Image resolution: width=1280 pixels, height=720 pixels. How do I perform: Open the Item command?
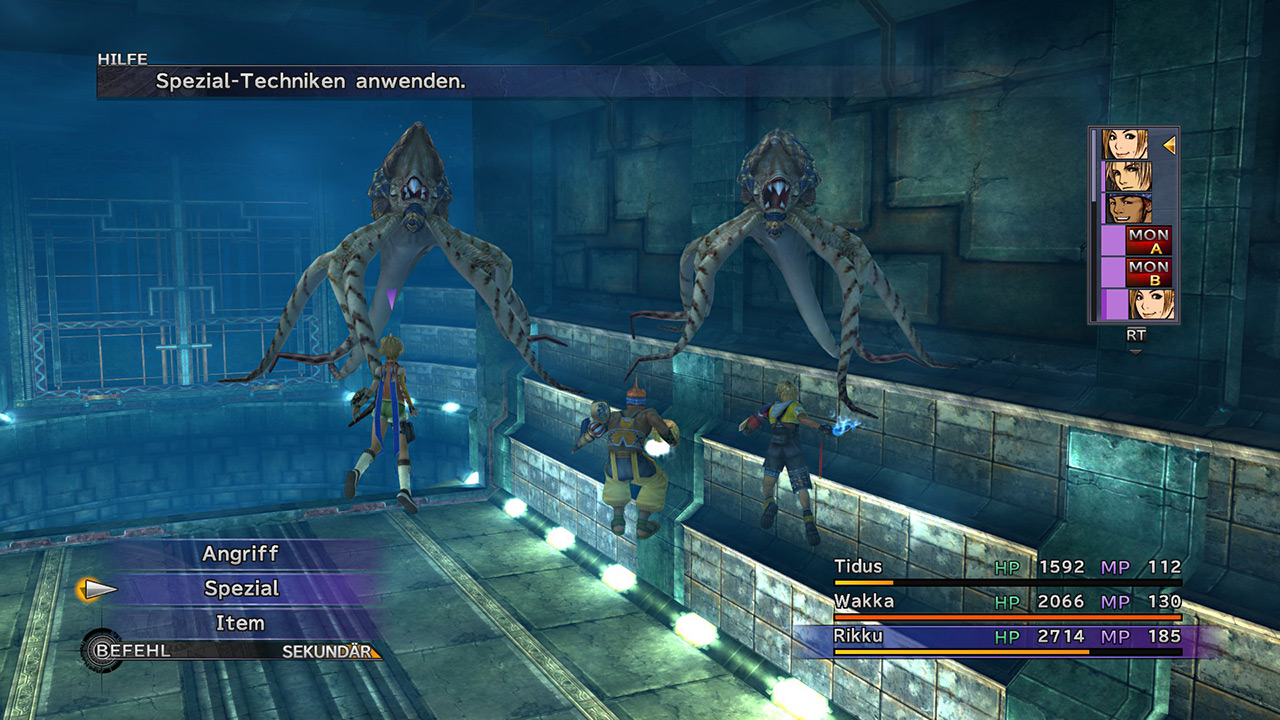point(240,623)
